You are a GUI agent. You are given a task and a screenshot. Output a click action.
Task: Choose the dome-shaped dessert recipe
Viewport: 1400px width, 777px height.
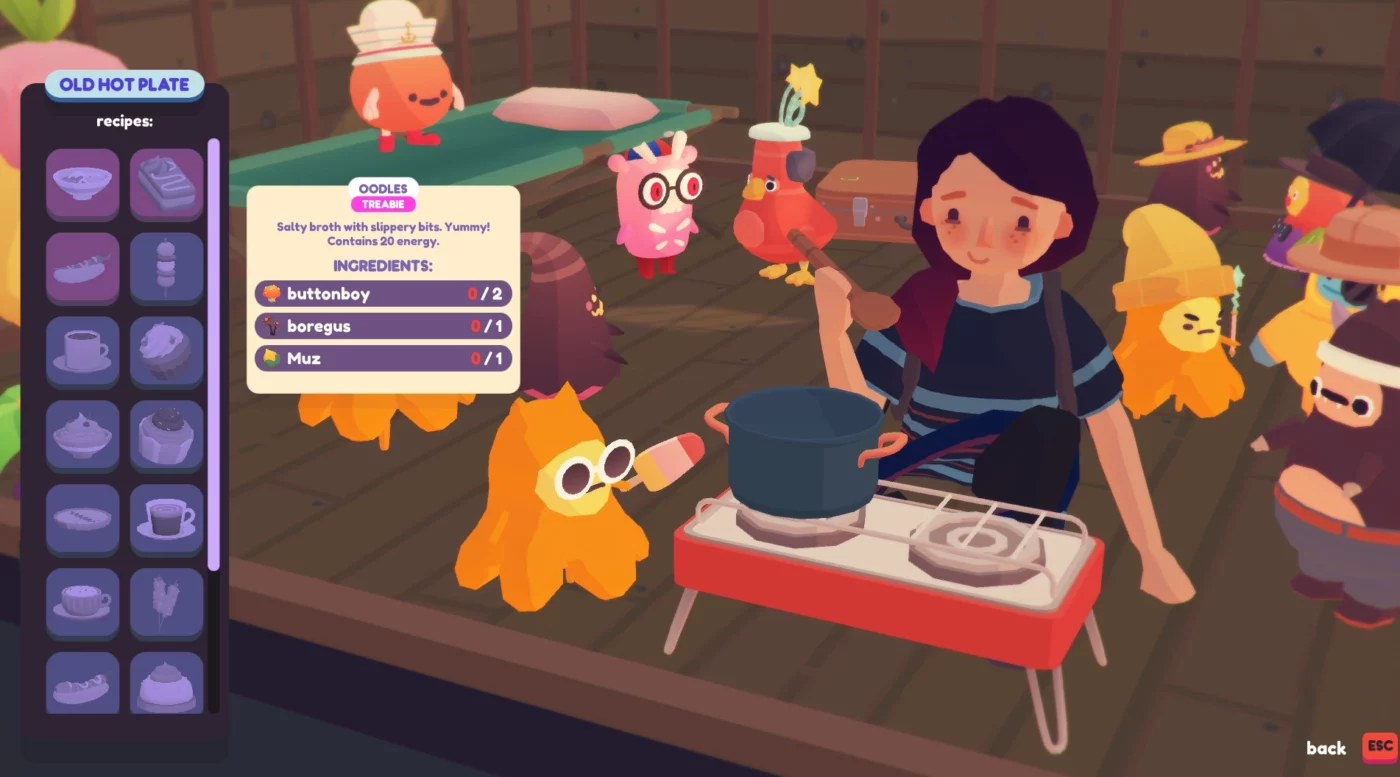[166, 683]
